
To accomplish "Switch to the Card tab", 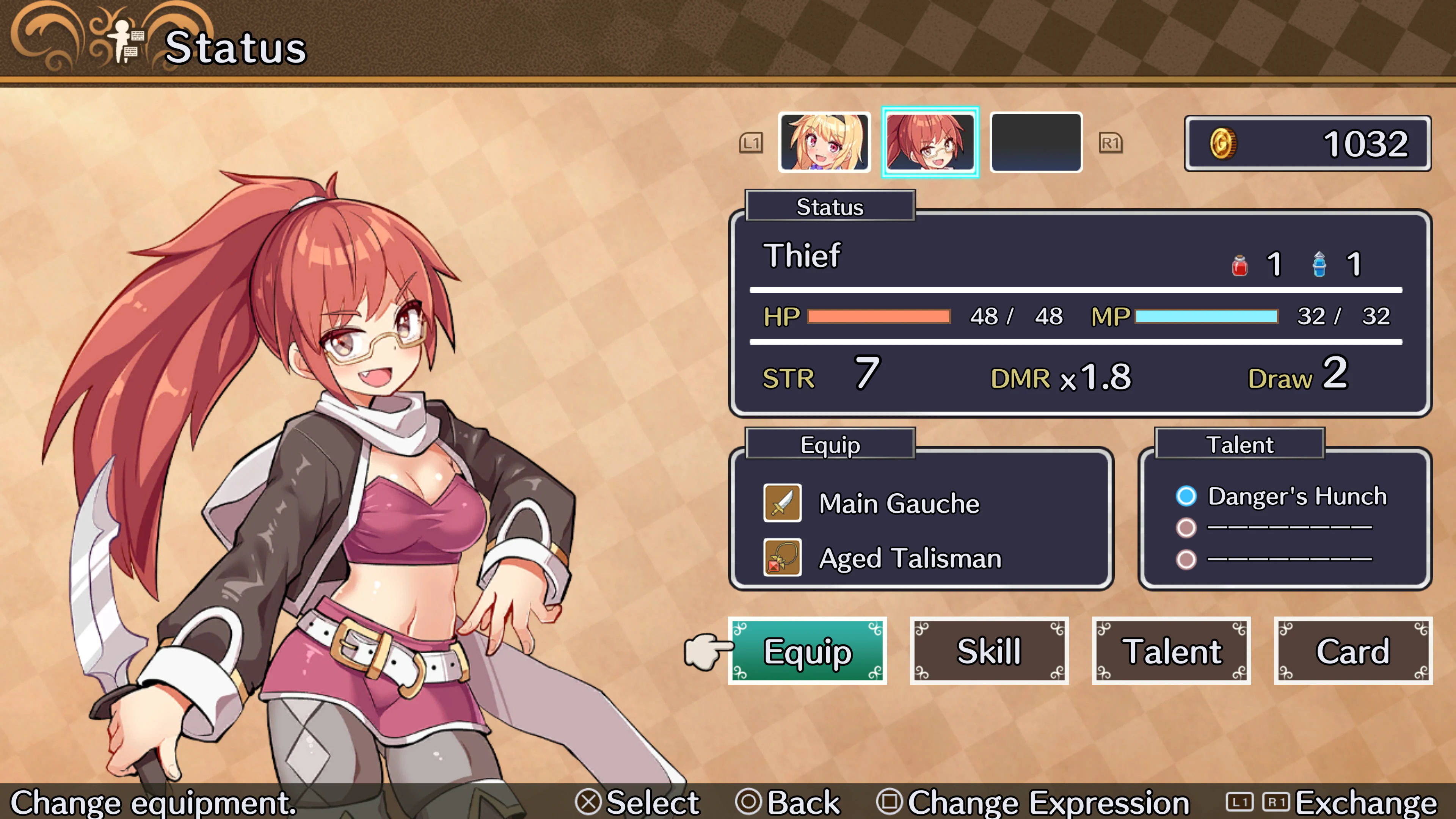I will [x=1353, y=651].
